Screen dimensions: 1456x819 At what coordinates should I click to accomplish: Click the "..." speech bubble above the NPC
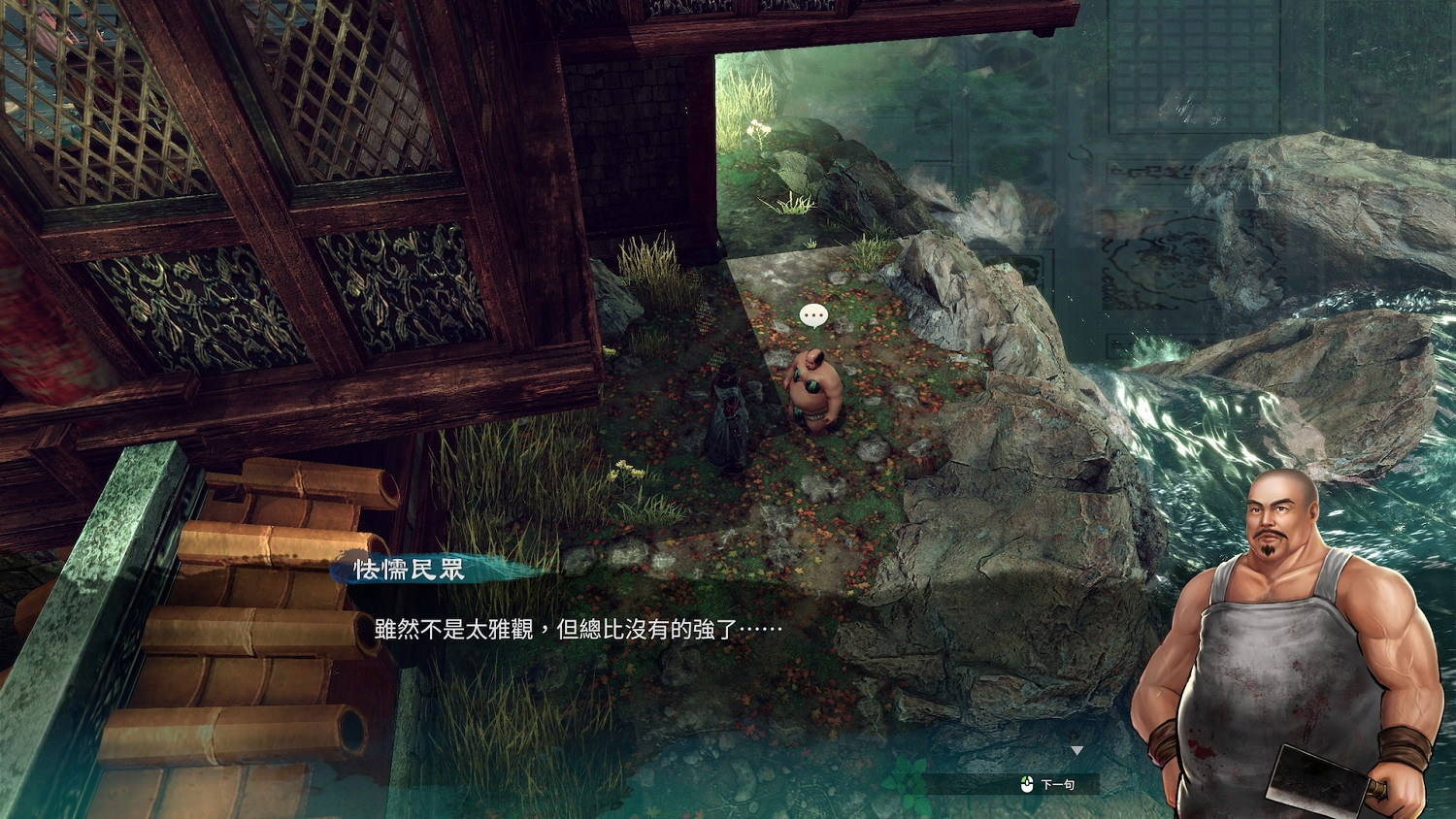point(813,313)
